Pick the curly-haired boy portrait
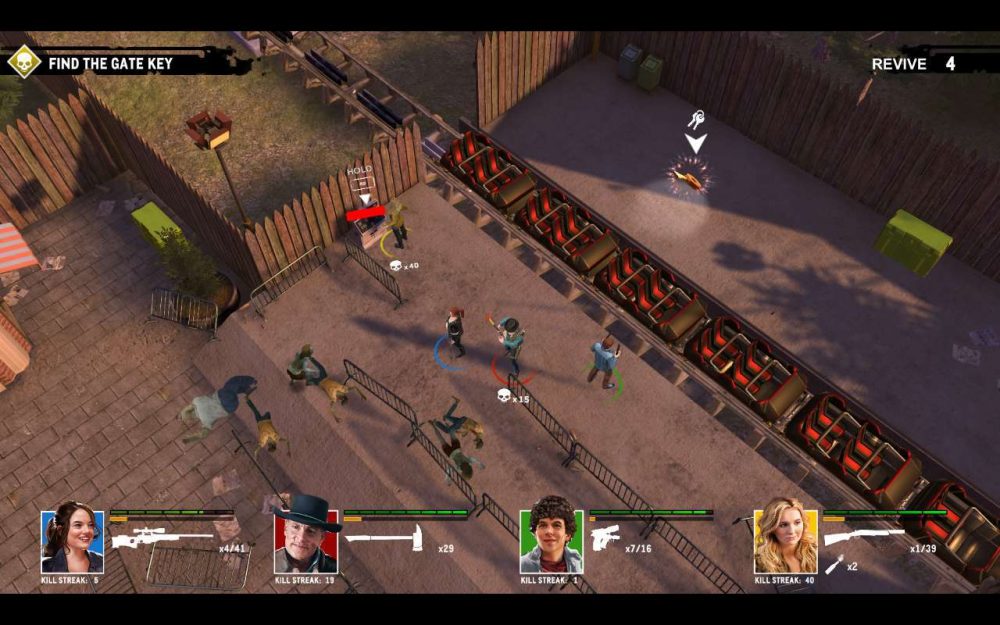This screenshot has height=625, width=1000. [551, 541]
